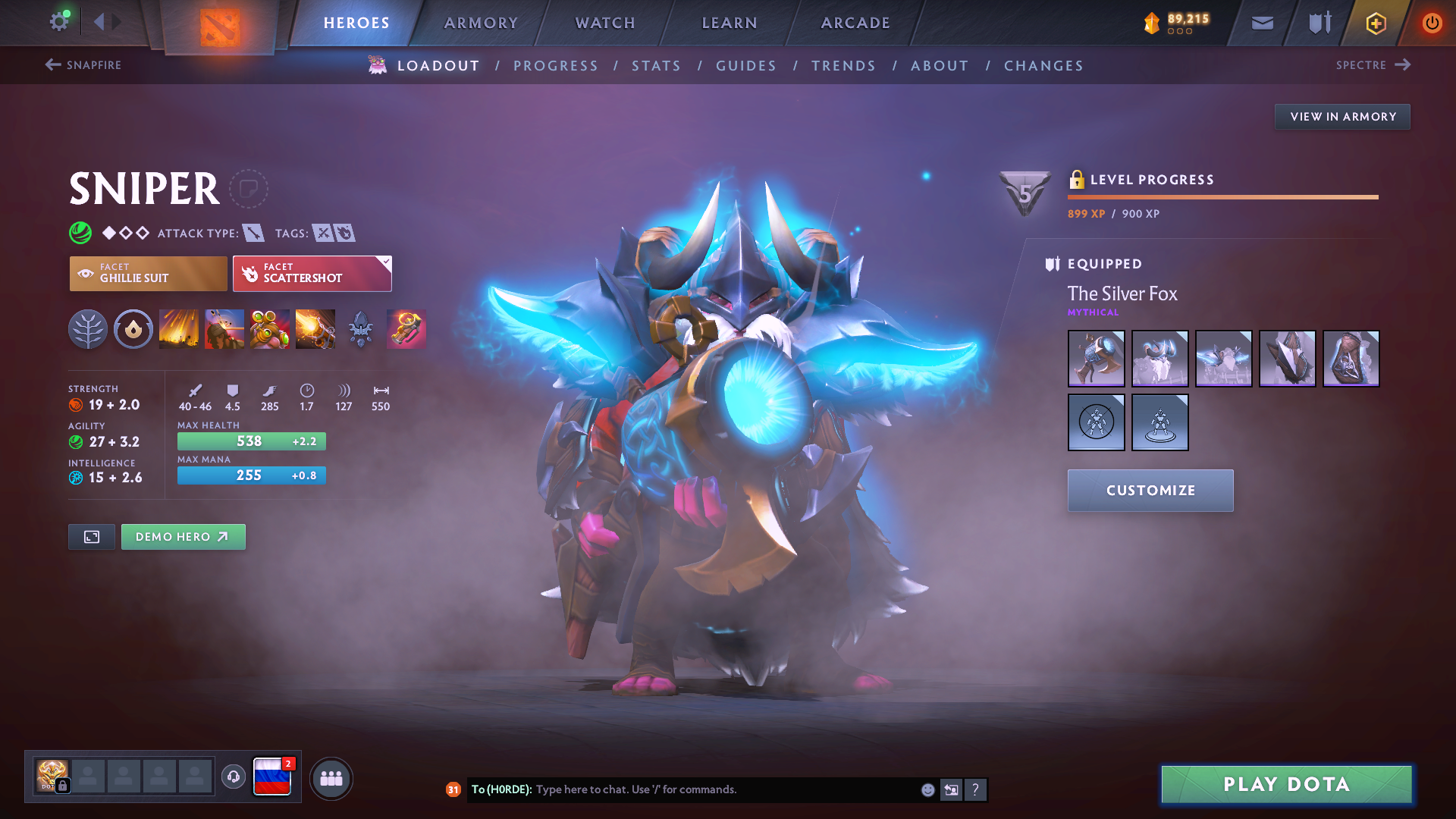The image size is (1456, 819).
Task: Open the settings gear icon
Action: coord(59,21)
